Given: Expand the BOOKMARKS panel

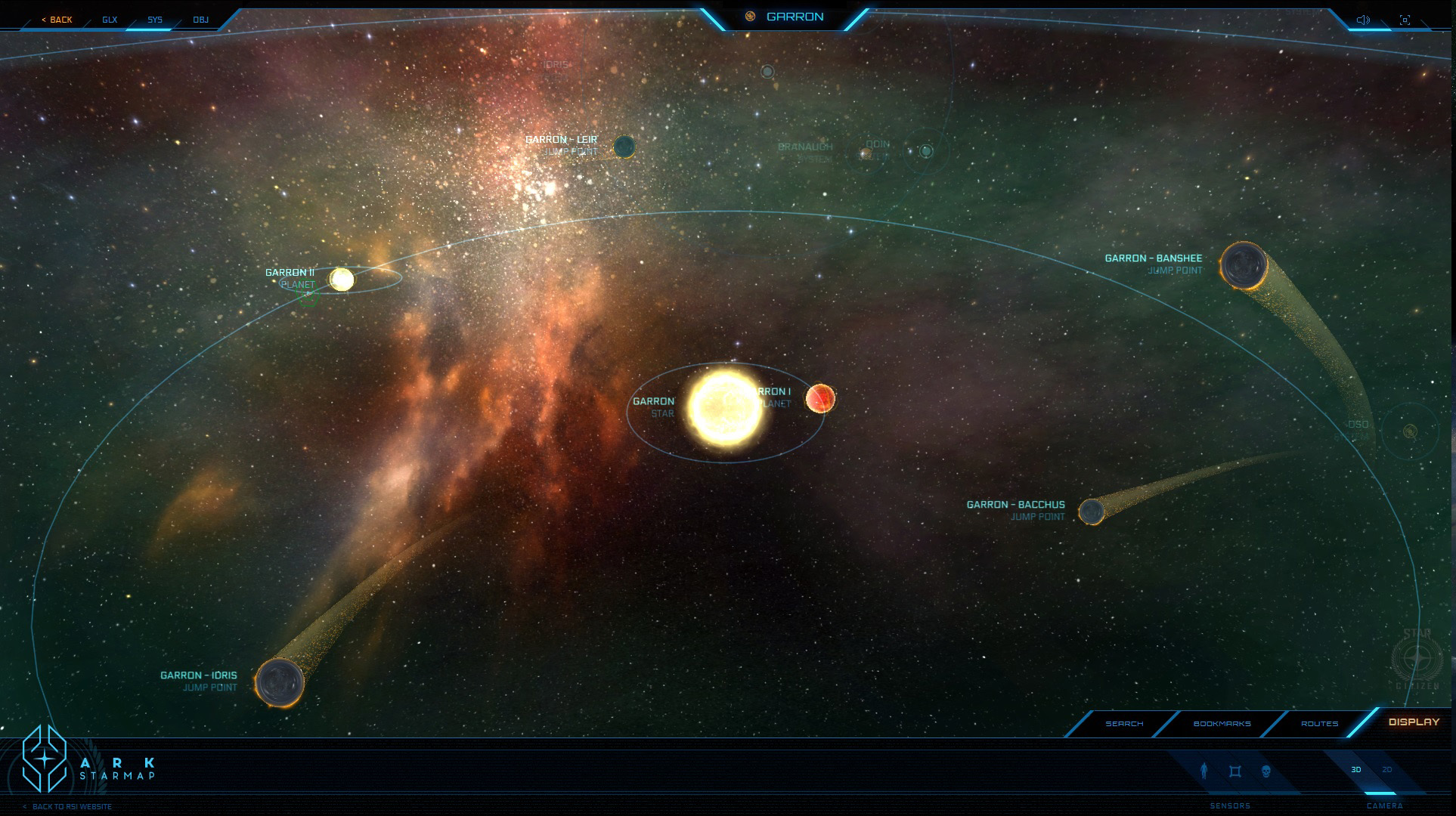Looking at the screenshot, I should point(1222,724).
